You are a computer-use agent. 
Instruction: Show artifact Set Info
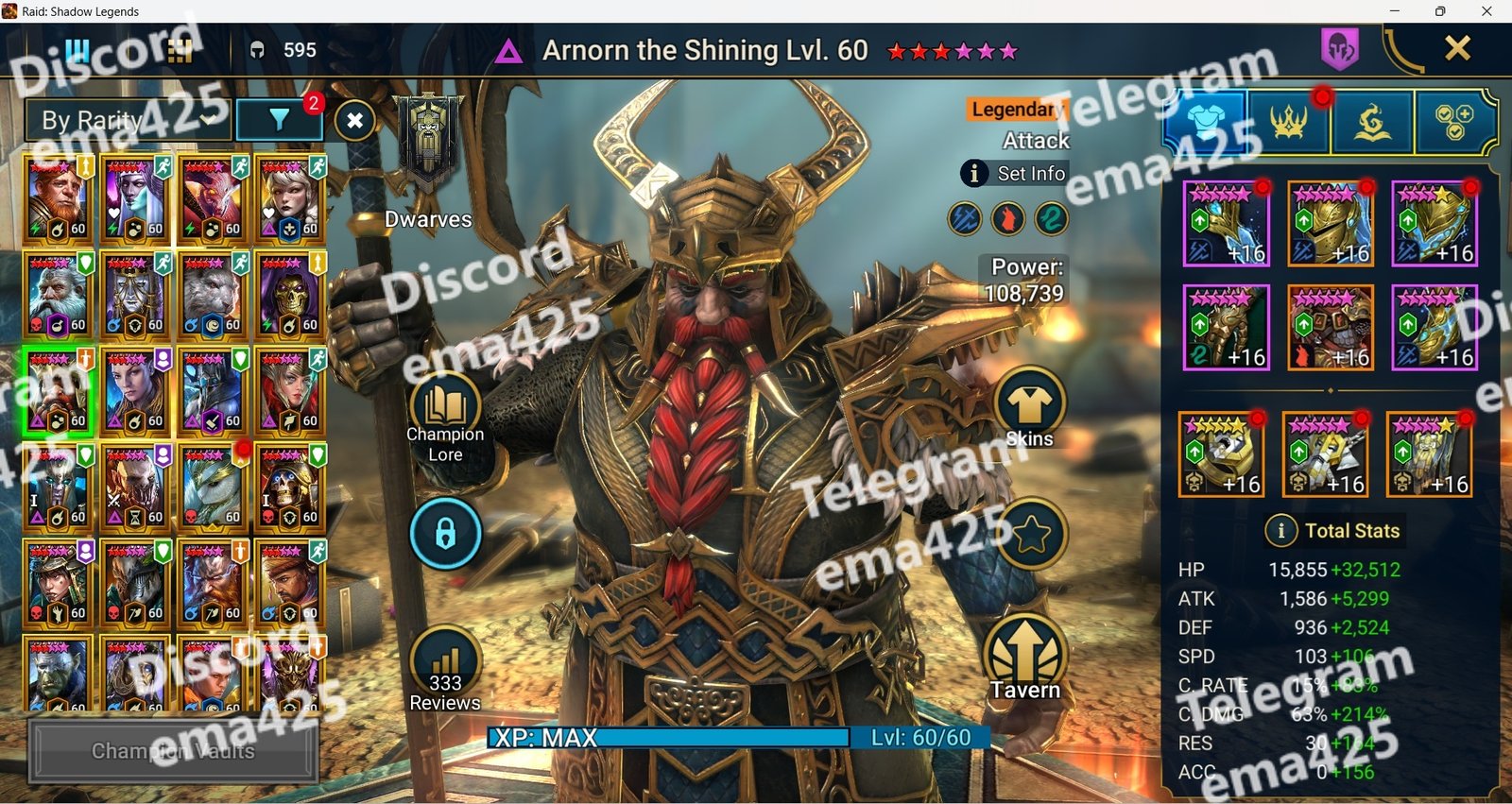point(1015,173)
